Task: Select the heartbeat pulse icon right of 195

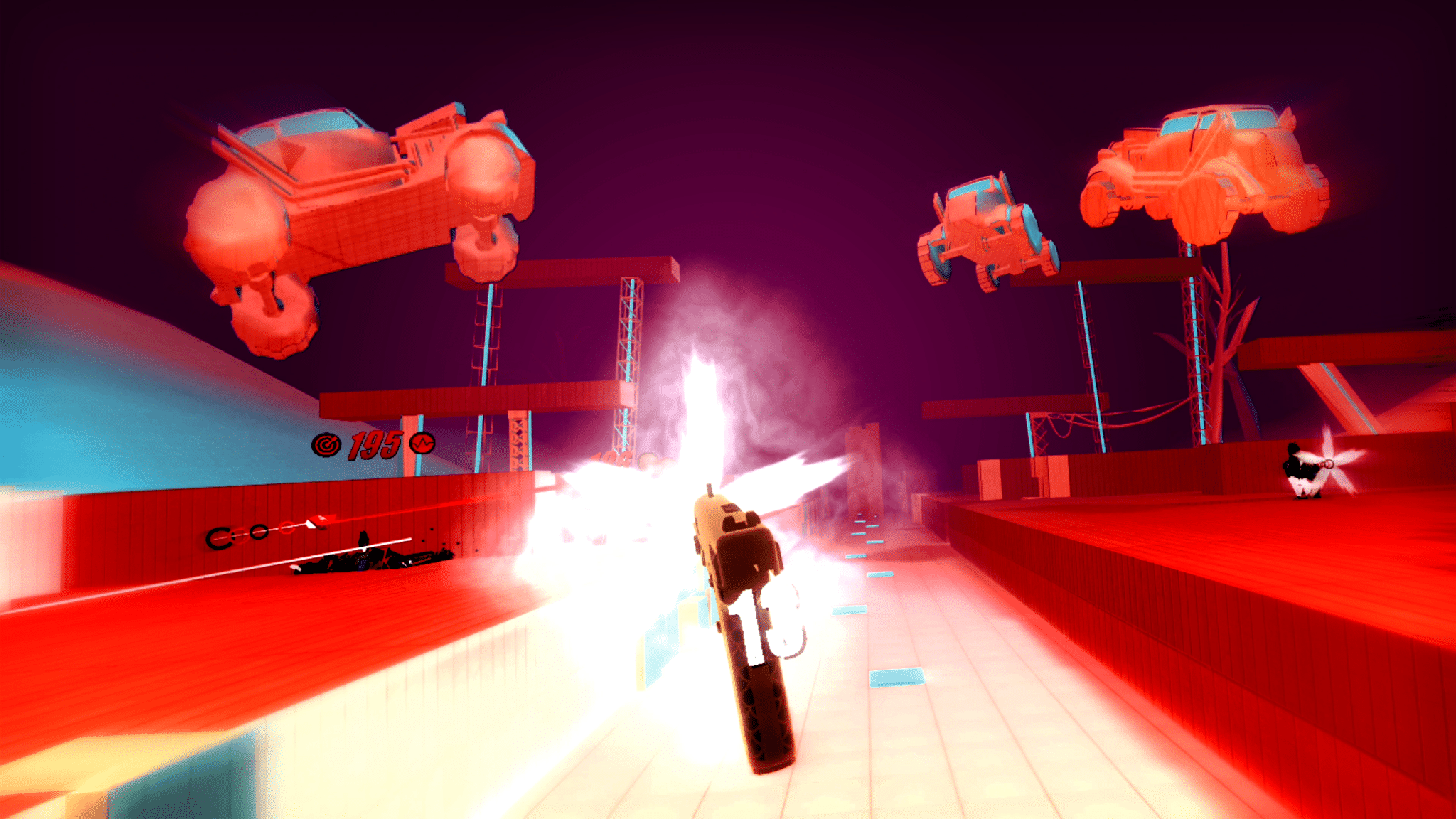Action: (422, 444)
